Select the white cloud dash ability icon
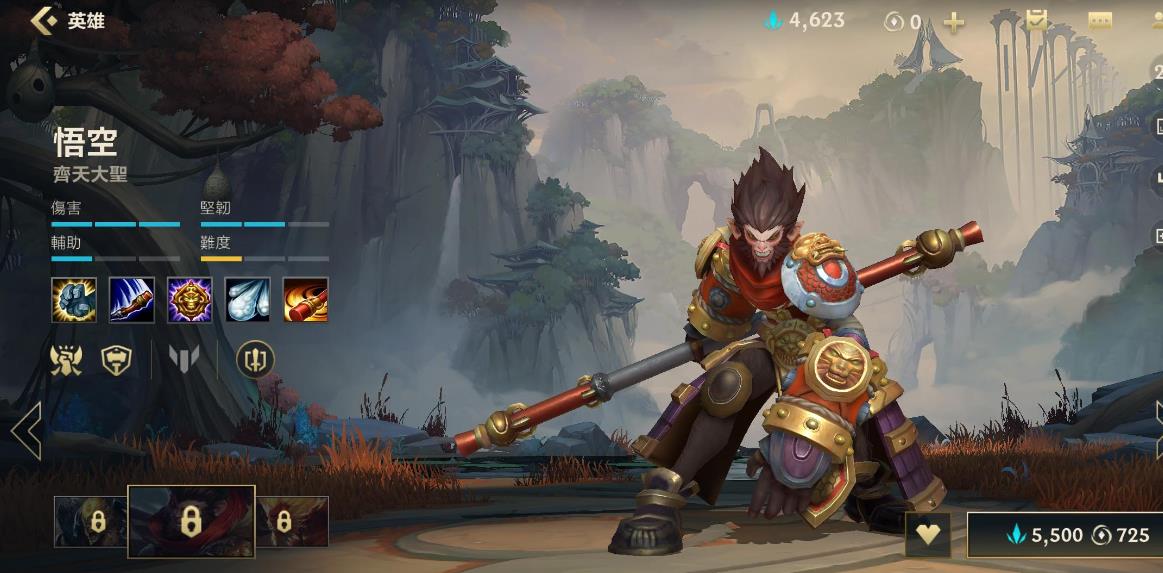 [x=248, y=300]
